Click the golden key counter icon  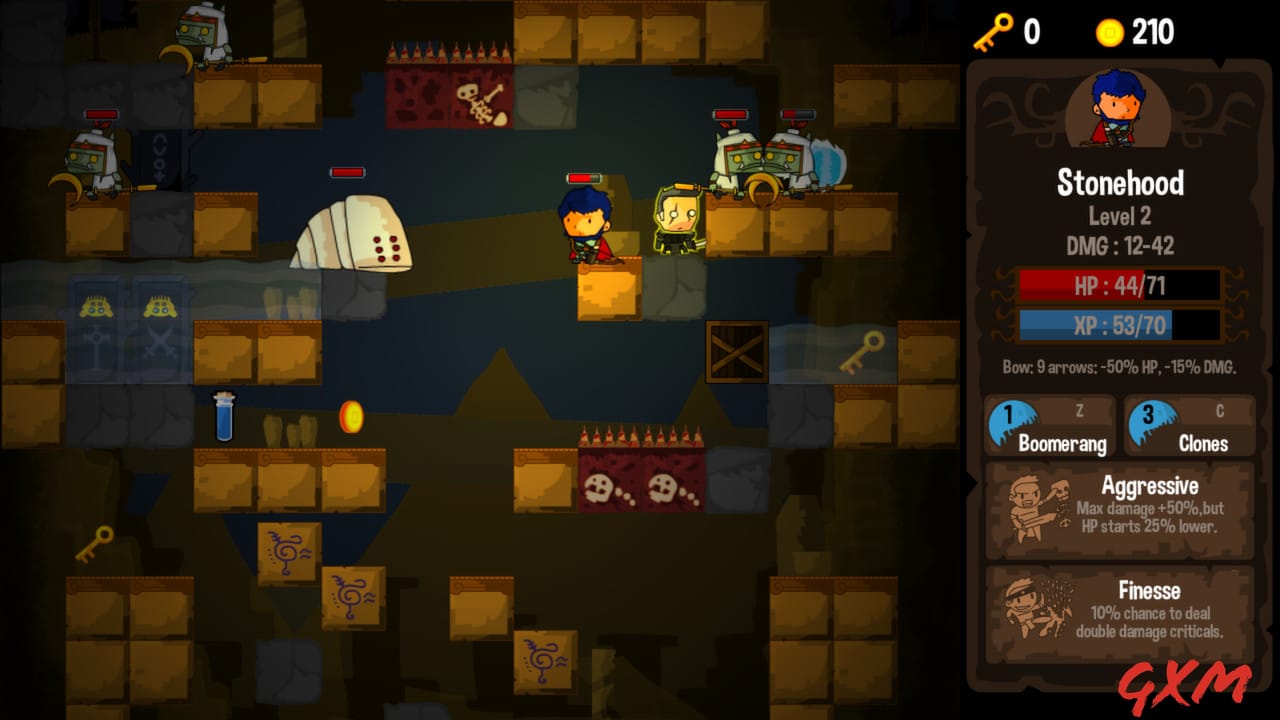coord(994,30)
